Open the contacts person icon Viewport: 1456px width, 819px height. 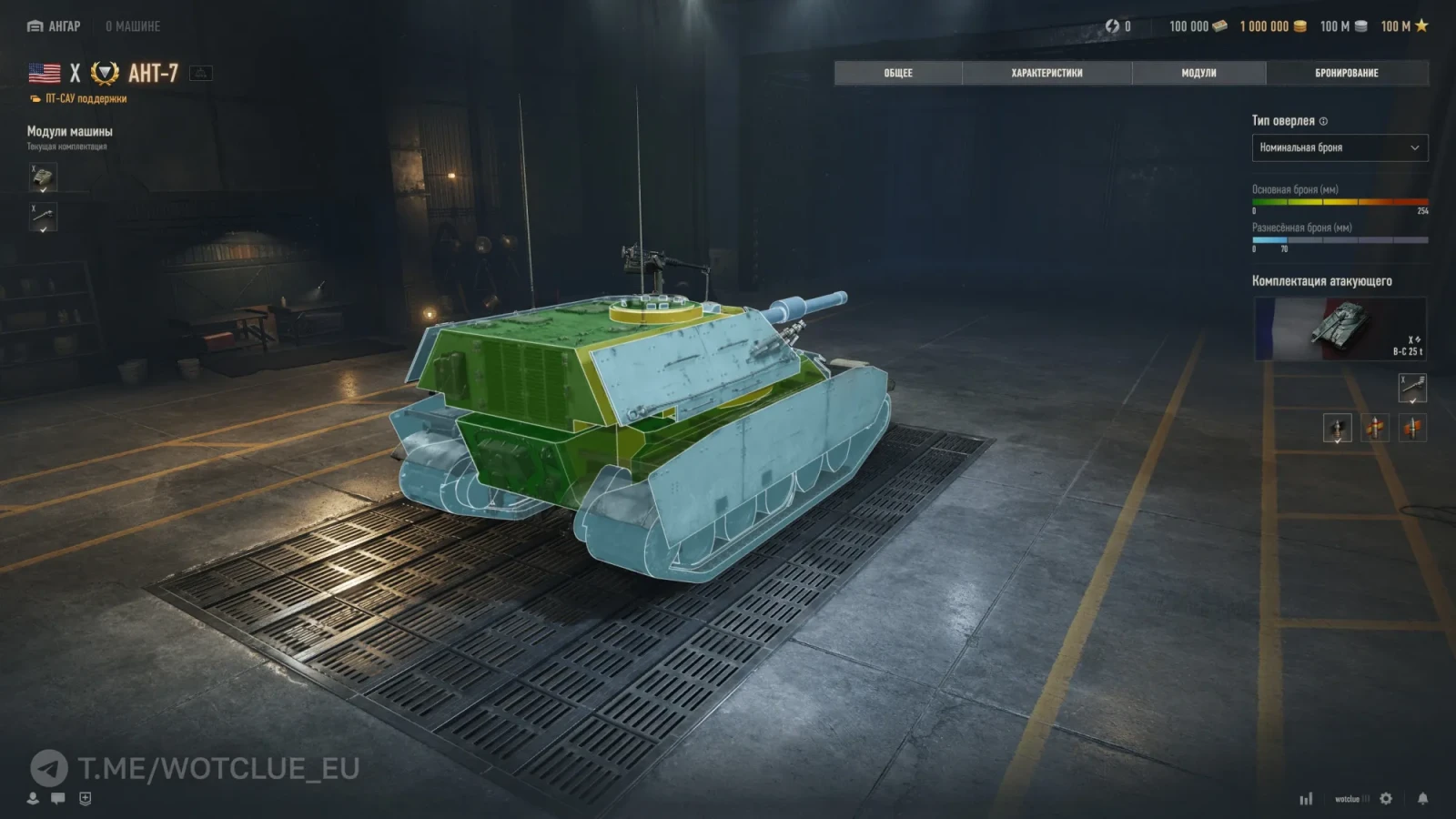point(33,798)
